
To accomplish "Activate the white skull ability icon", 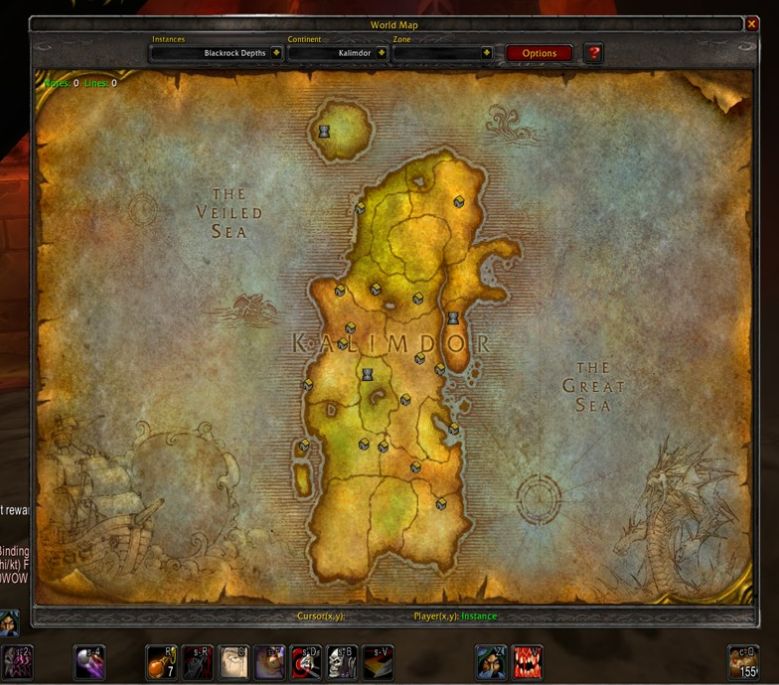I will pyautogui.click(x=341, y=662).
